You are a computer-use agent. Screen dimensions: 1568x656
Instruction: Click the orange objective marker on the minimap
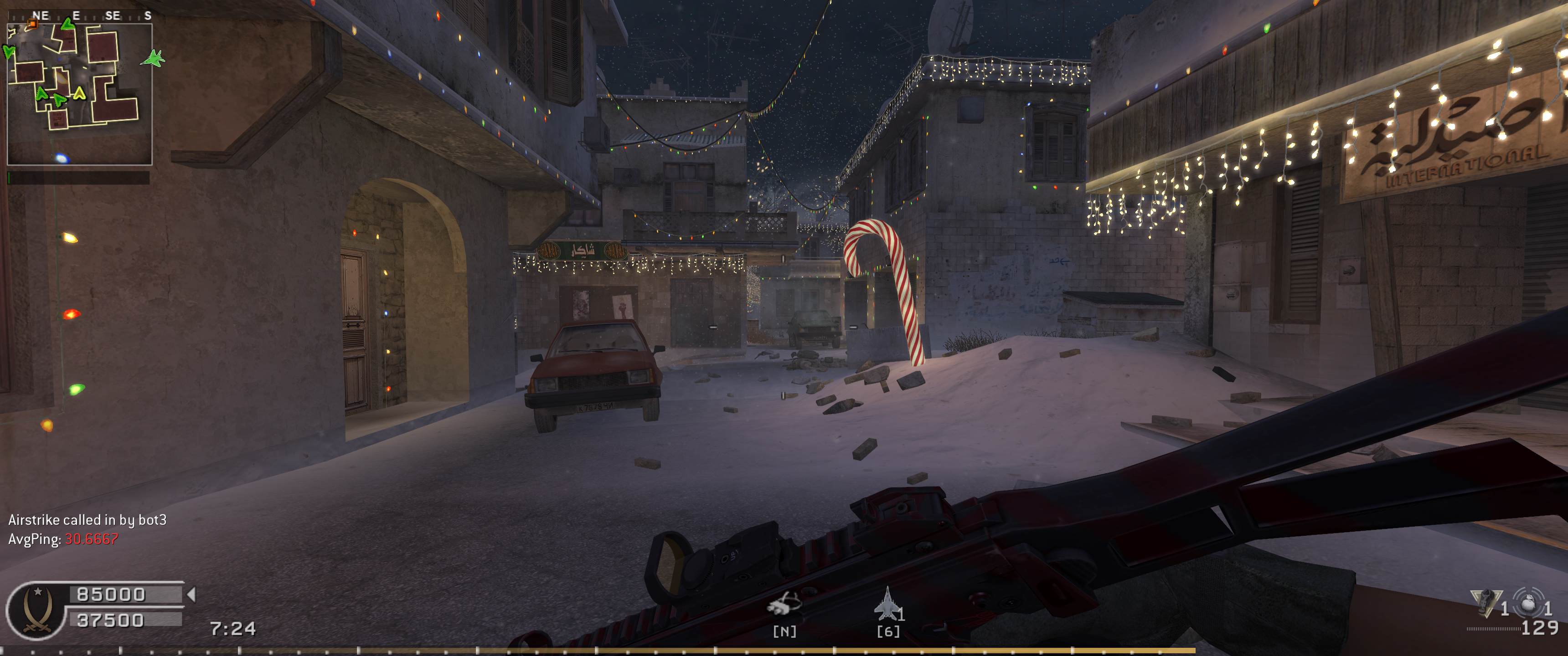(x=33, y=24)
